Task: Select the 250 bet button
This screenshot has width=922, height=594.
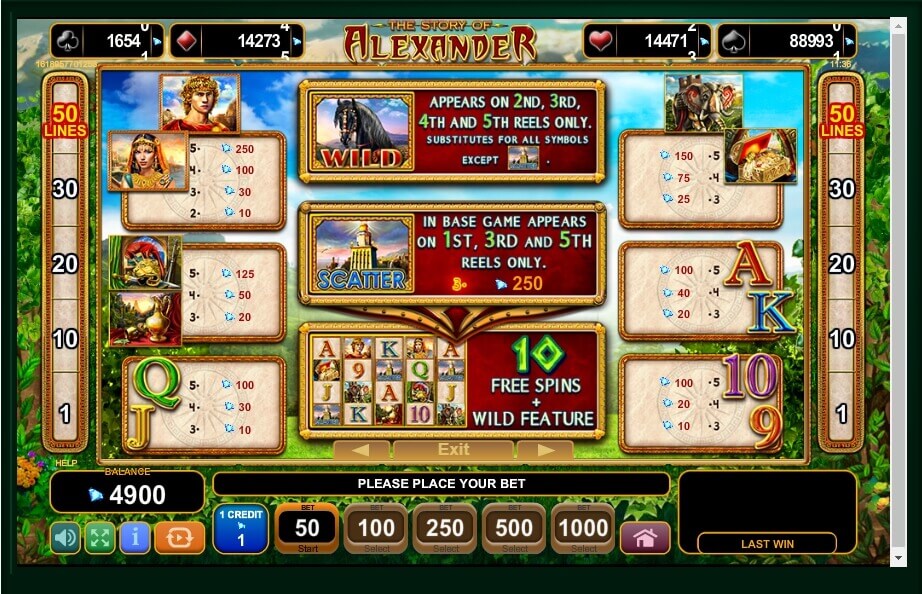Action: 445,528
